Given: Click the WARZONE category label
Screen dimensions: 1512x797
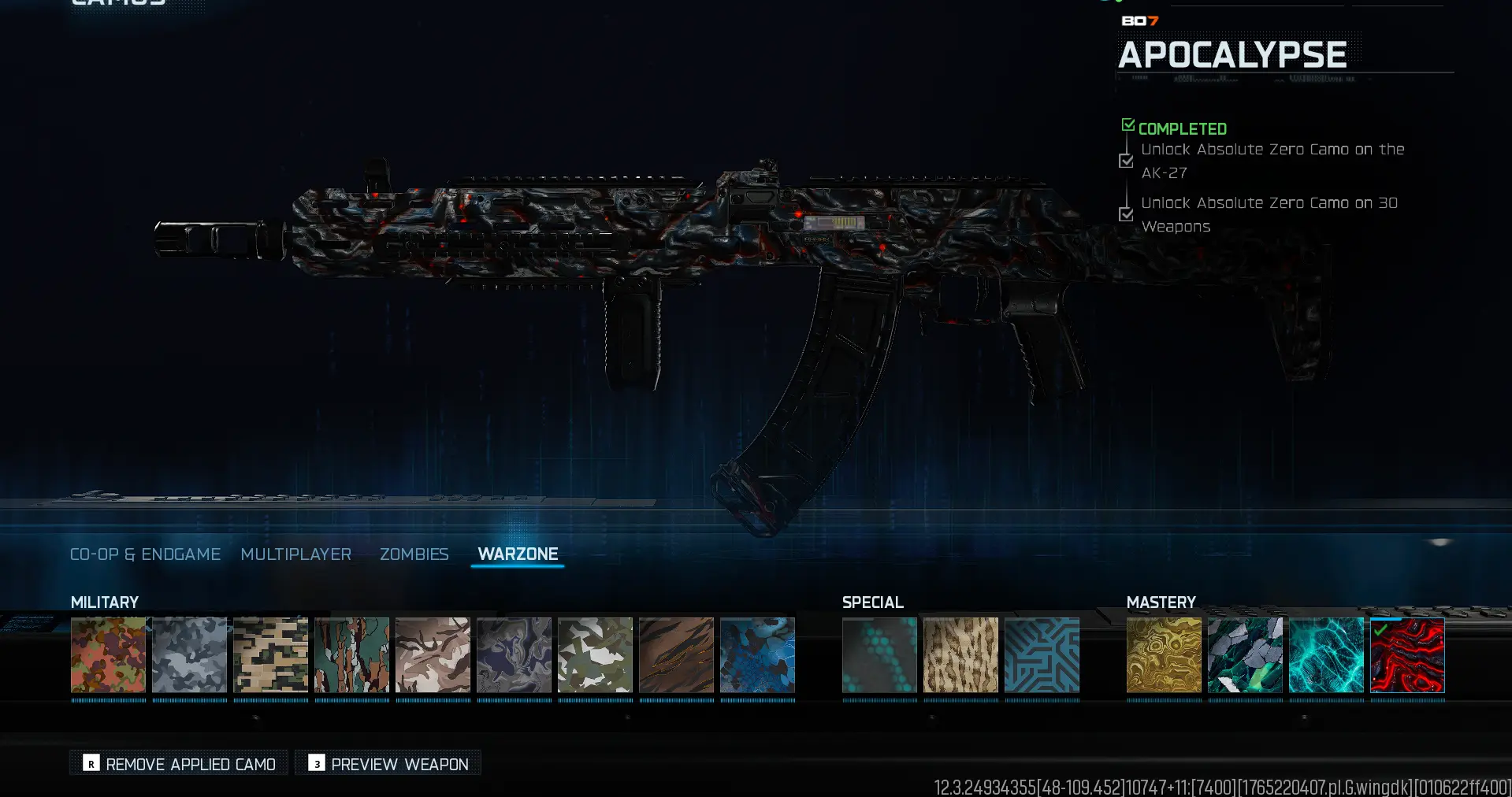Looking at the screenshot, I should click(x=518, y=554).
